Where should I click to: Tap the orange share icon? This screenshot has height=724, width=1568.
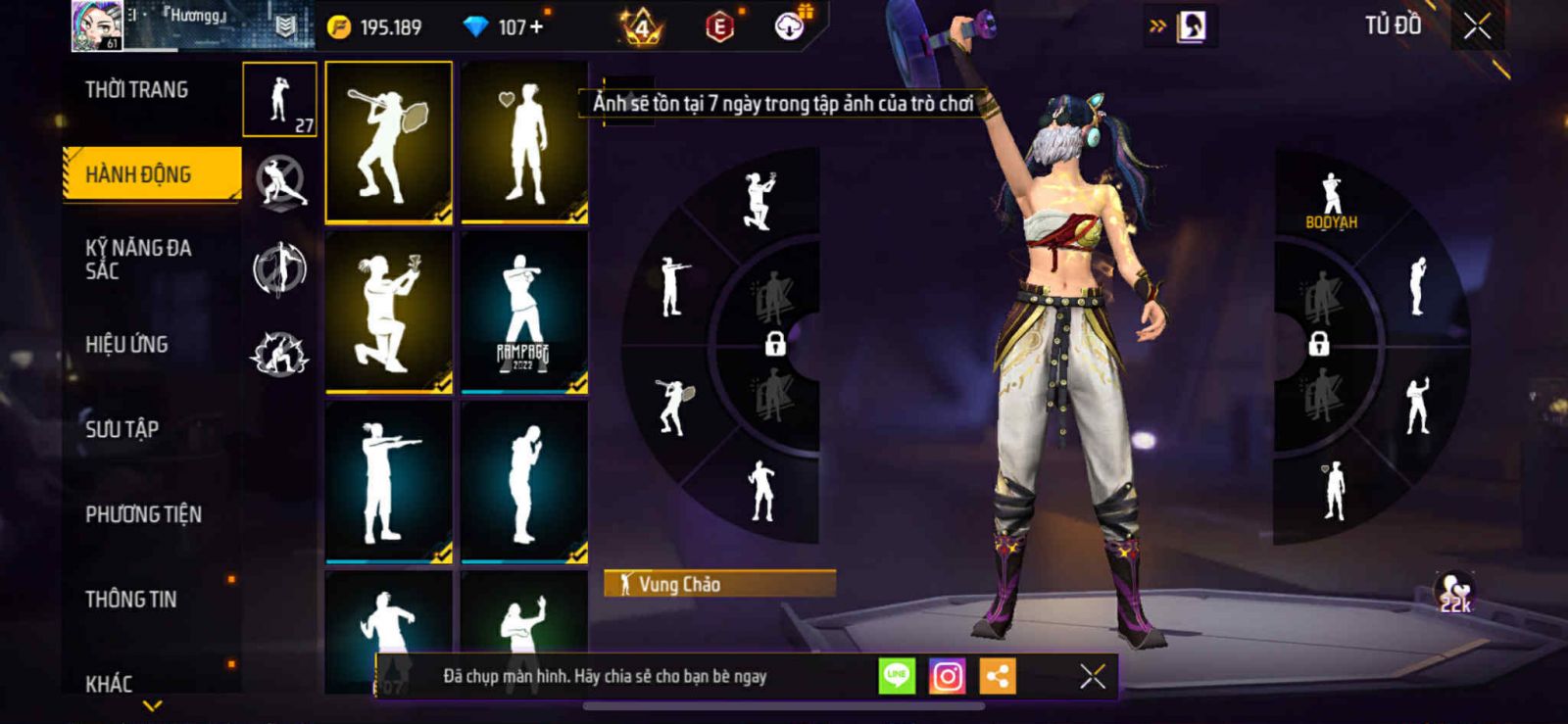[997, 676]
